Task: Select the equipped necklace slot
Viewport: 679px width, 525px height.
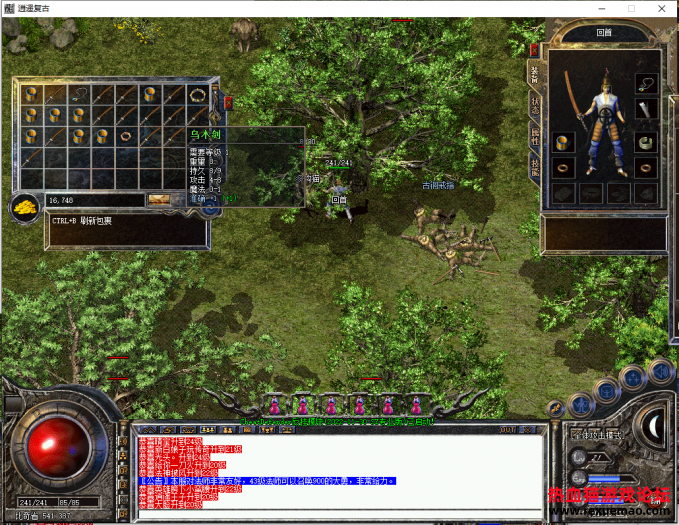Action: (647, 84)
